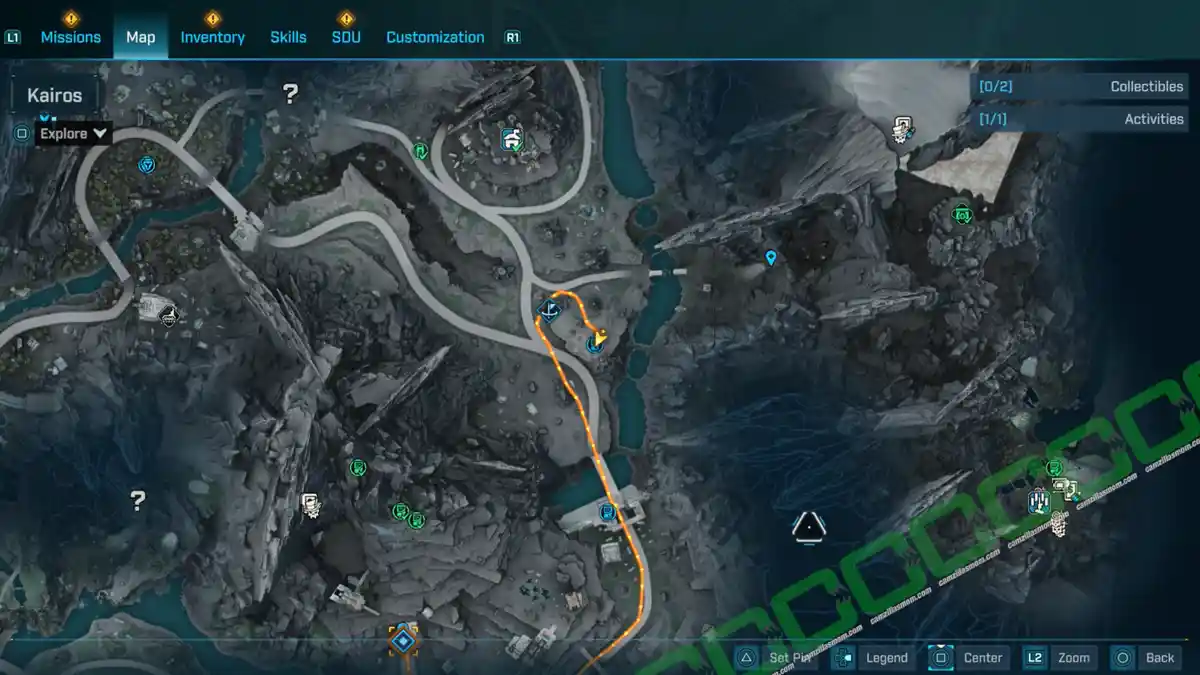Viewport: 1200px width, 675px height.
Task: Center the map on the player
Action: [968, 657]
